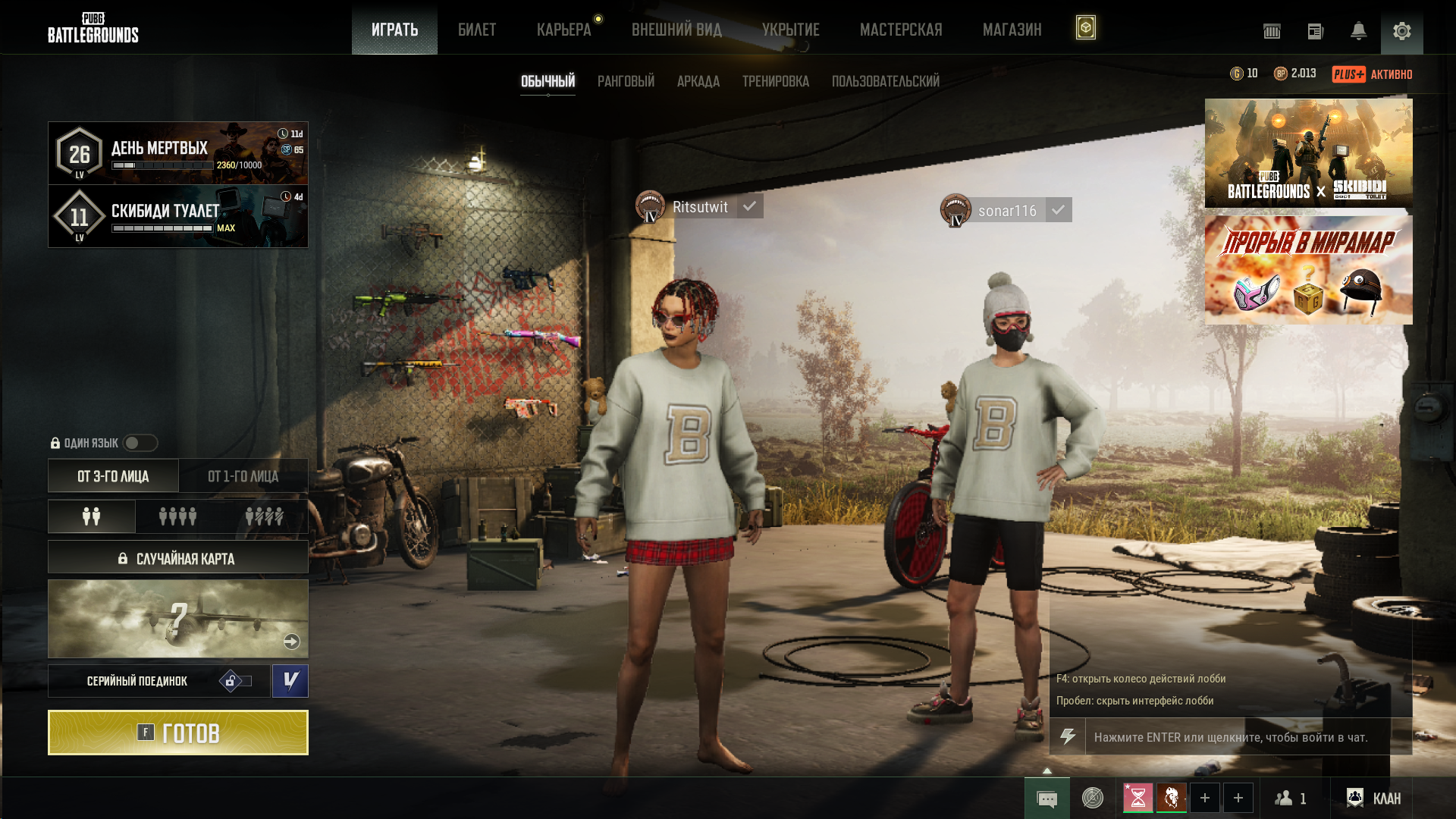Open the МАГАЗИН store tab
The width and height of the screenshot is (1456, 819).
point(1012,30)
